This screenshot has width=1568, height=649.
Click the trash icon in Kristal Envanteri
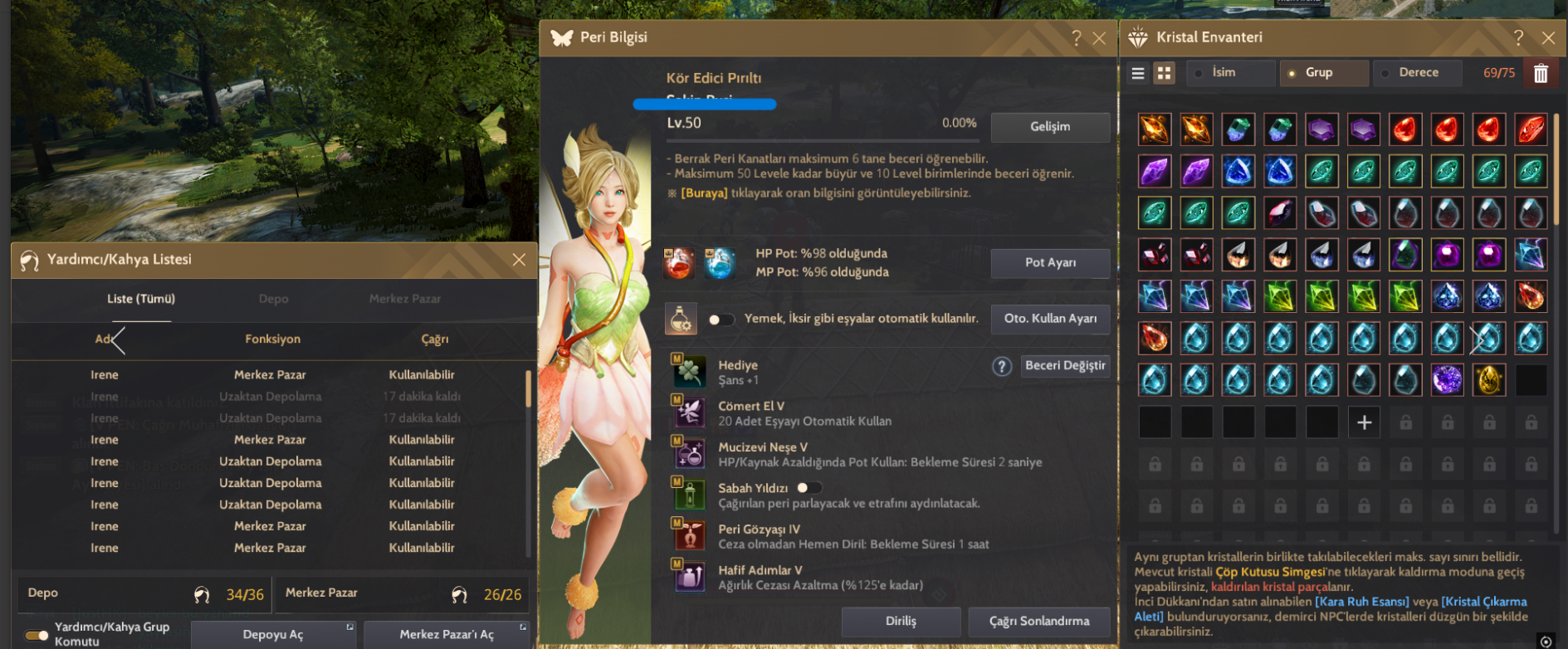1541,73
